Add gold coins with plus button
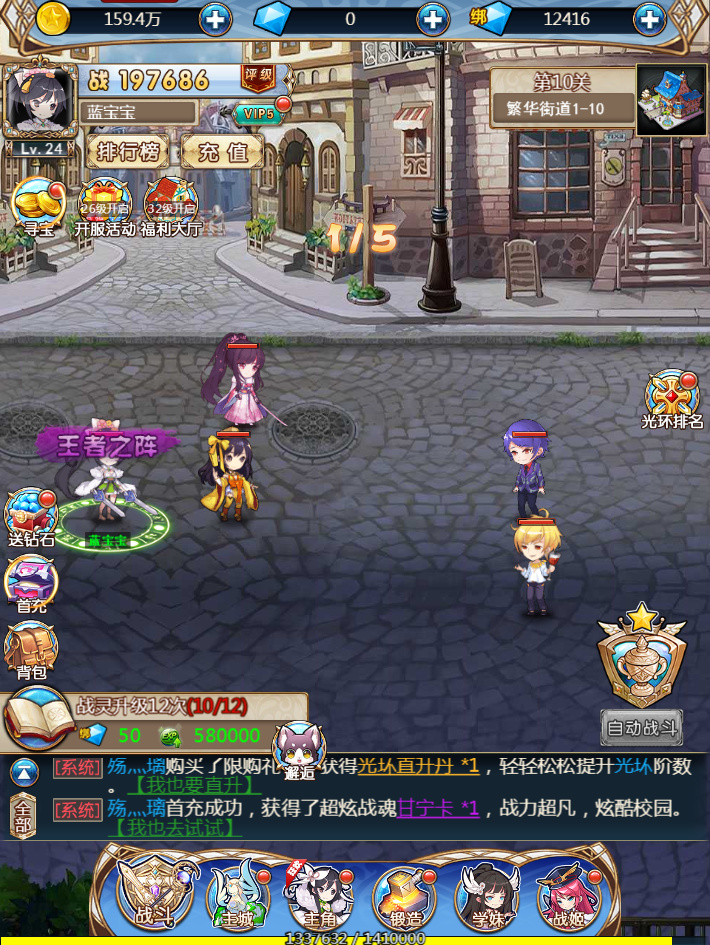The width and height of the screenshot is (710, 945). pos(215,19)
